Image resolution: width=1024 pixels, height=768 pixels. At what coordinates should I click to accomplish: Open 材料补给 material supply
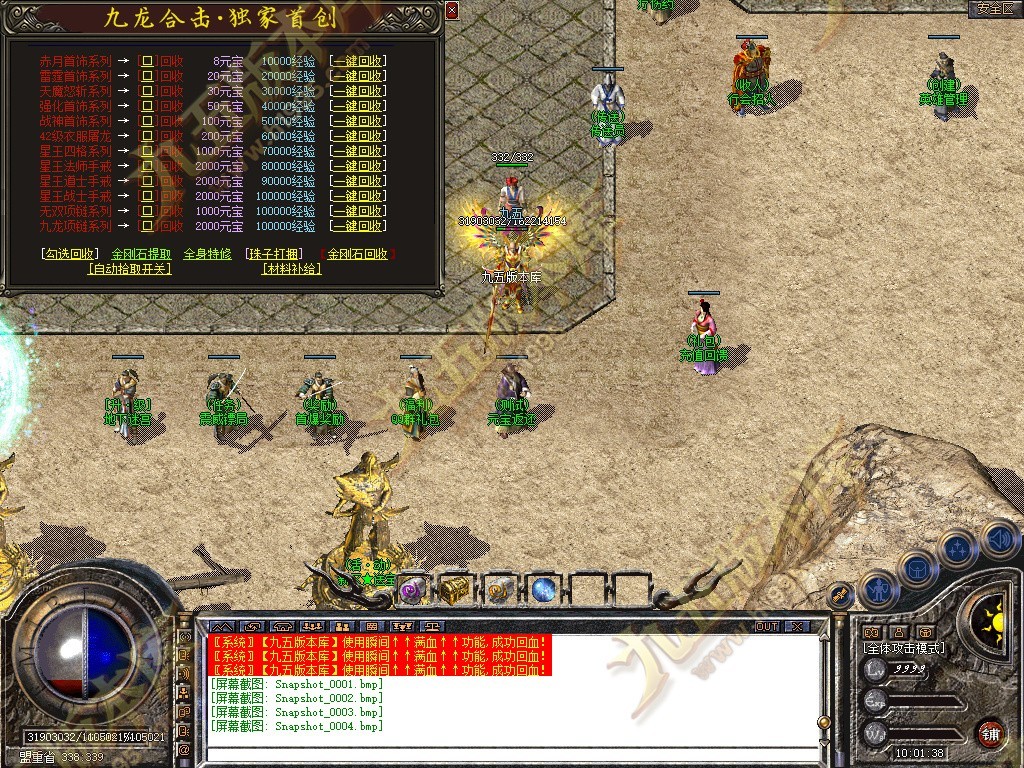(292, 268)
